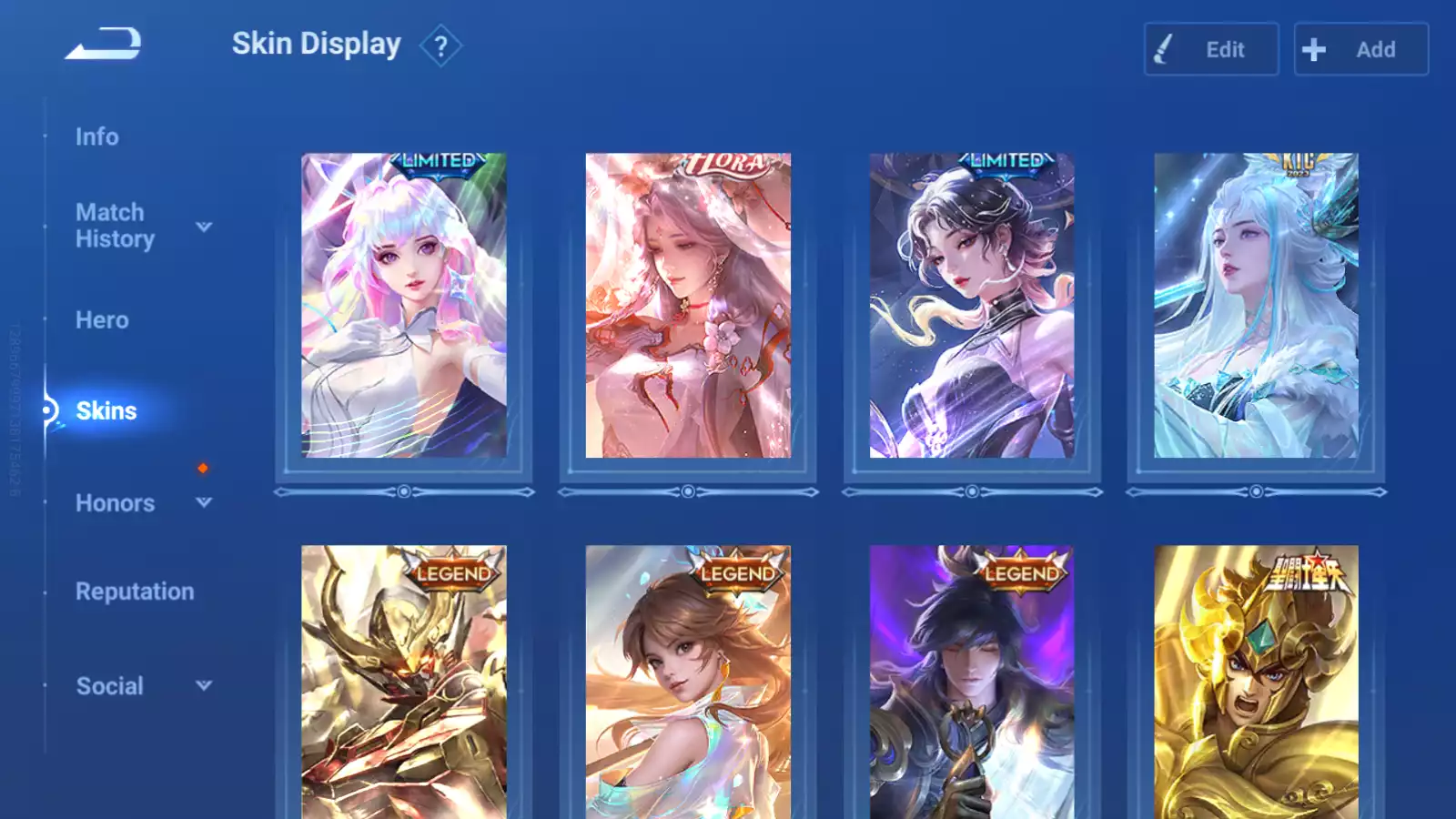Screen dimensions: 1456x819
Task: Open the Match History tab
Action: click(115, 226)
